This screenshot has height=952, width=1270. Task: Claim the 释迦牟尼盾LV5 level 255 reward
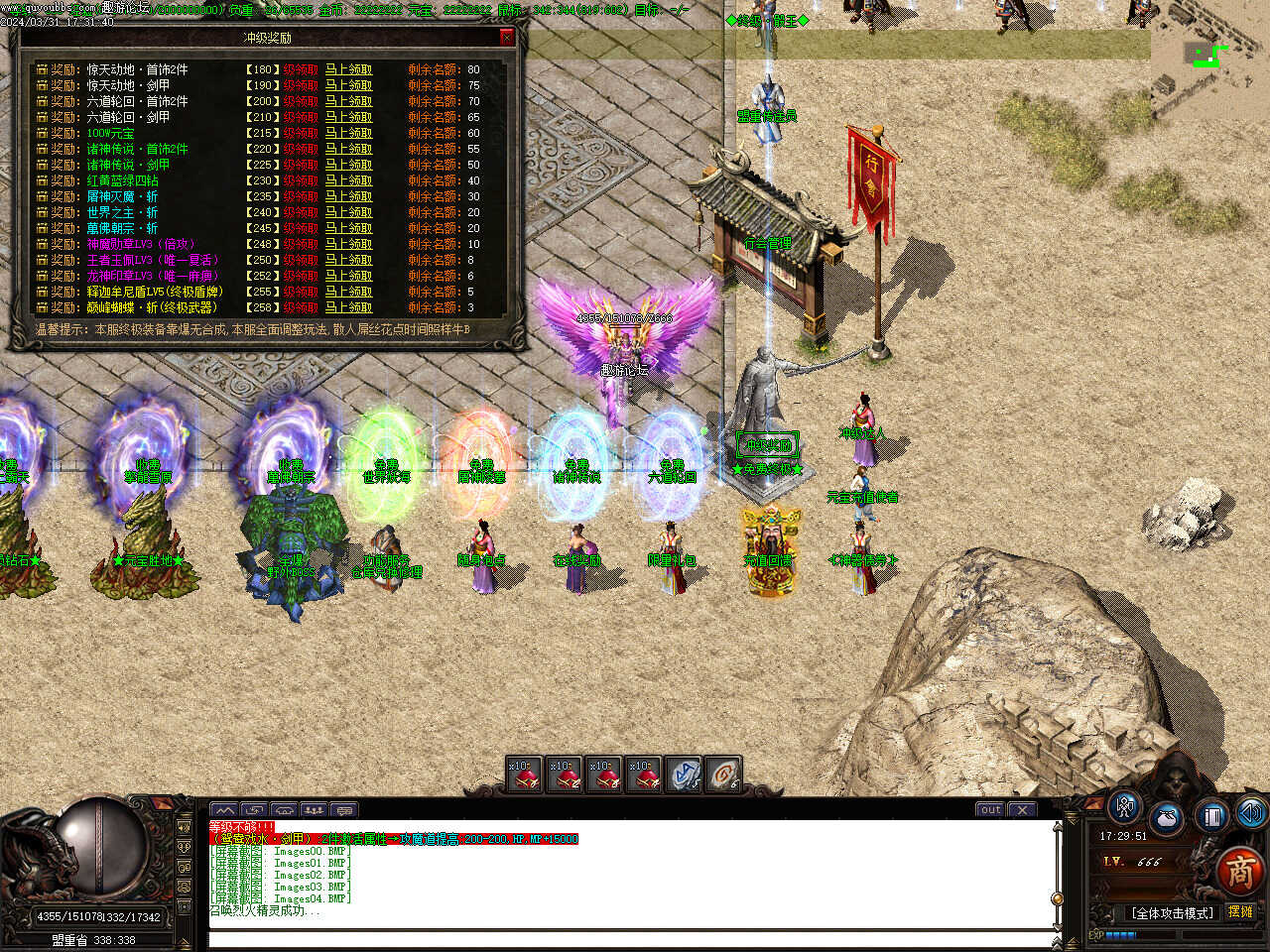tap(348, 292)
